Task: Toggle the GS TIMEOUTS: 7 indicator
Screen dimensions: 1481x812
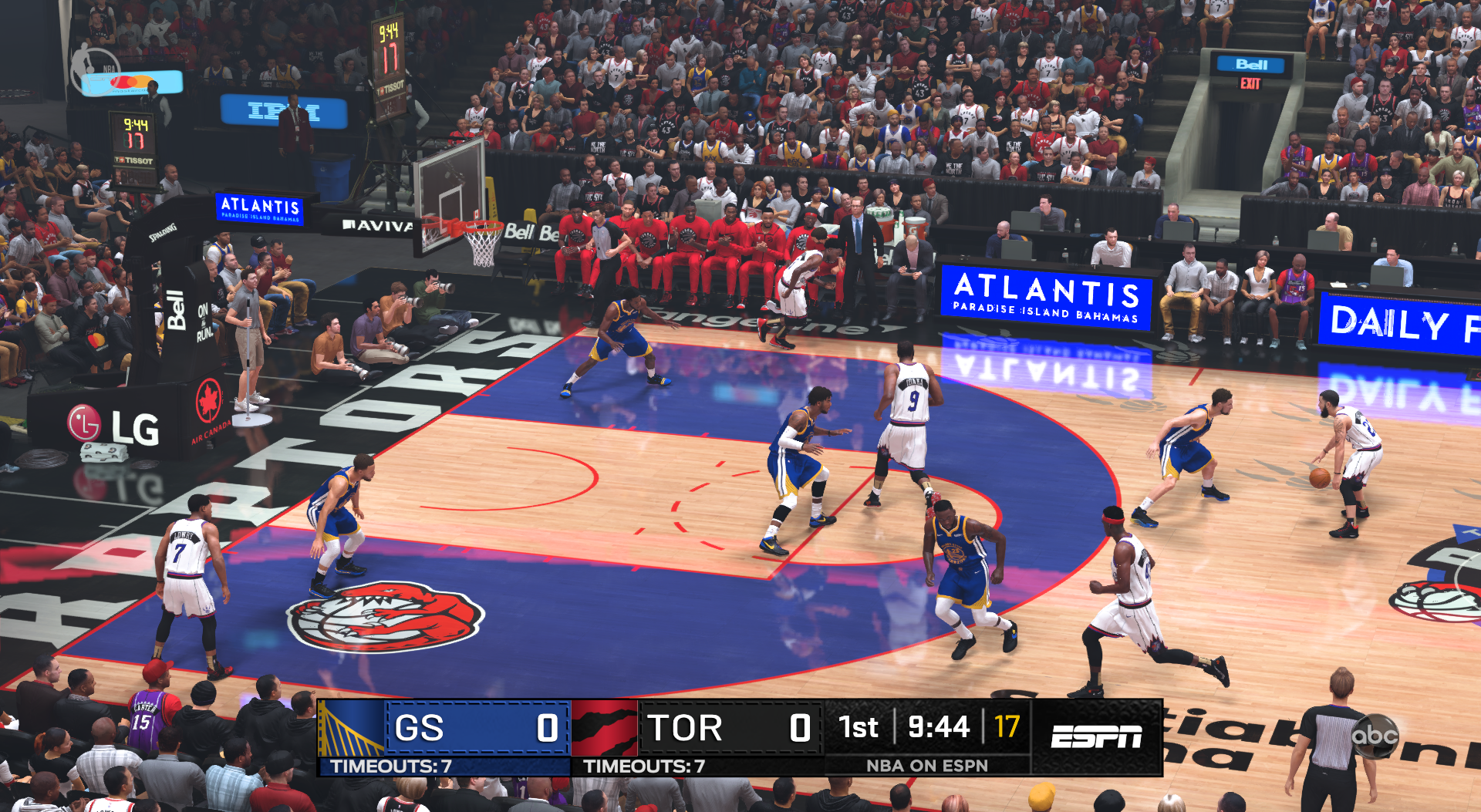Action: click(x=390, y=767)
